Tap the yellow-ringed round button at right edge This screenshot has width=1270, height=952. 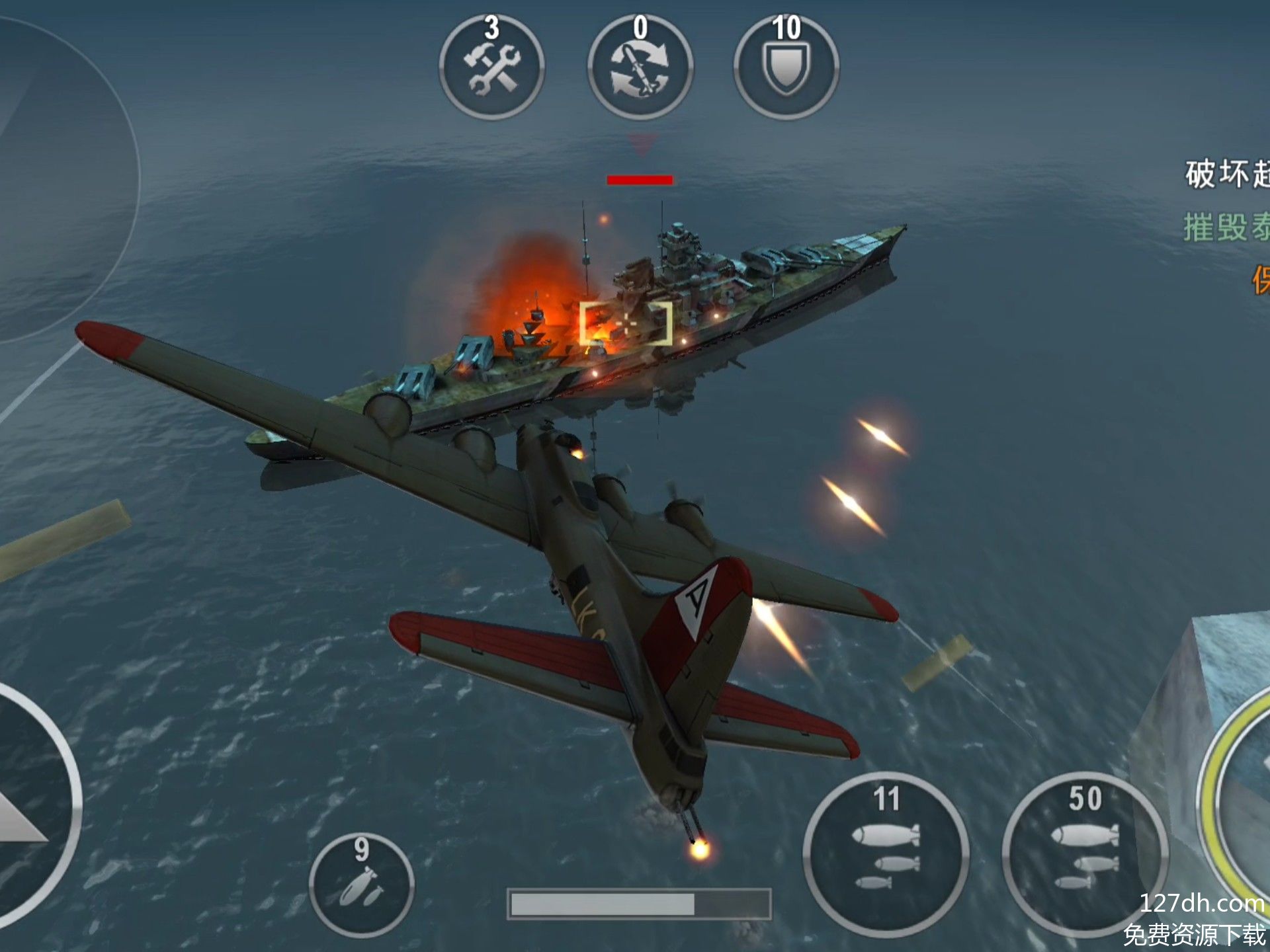point(1240,793)
